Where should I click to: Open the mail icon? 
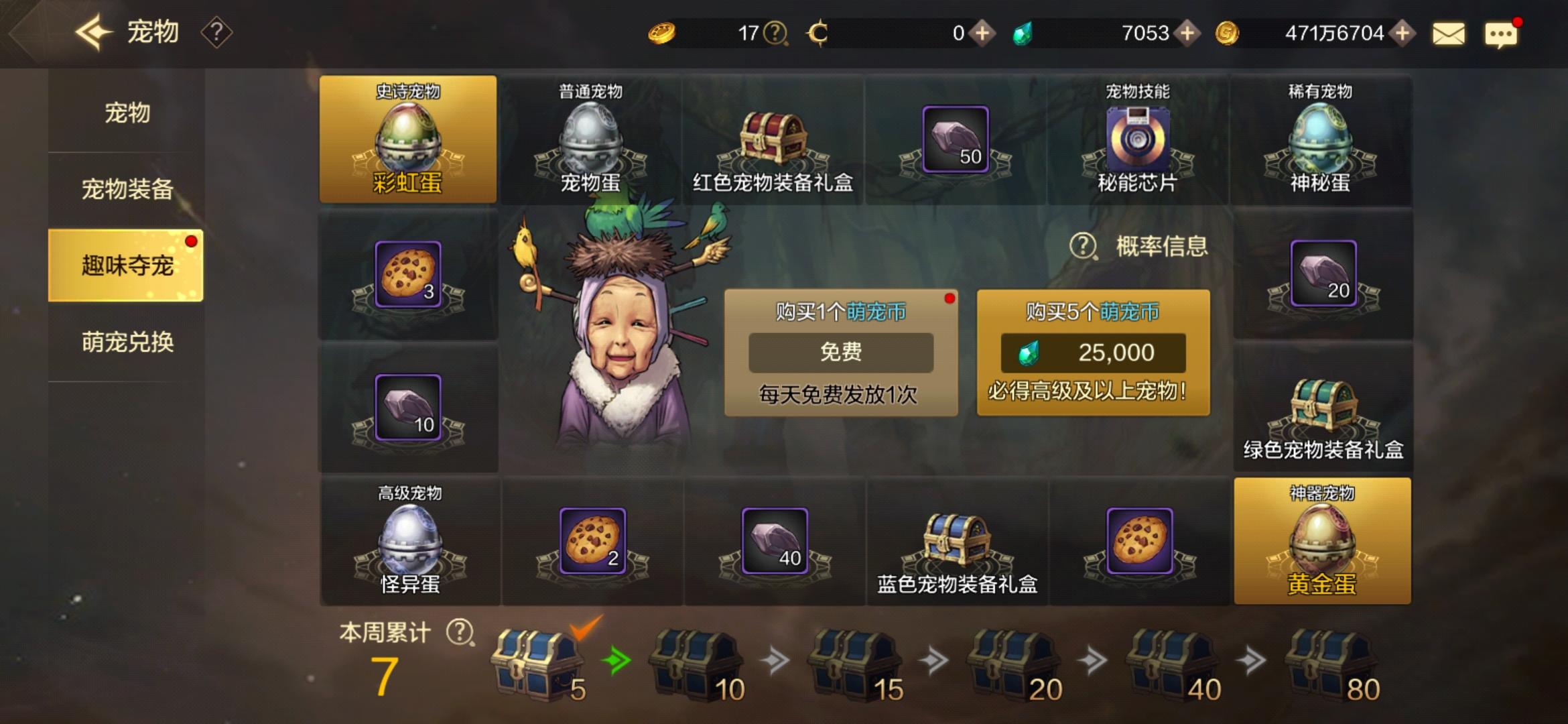[1447, 32]
